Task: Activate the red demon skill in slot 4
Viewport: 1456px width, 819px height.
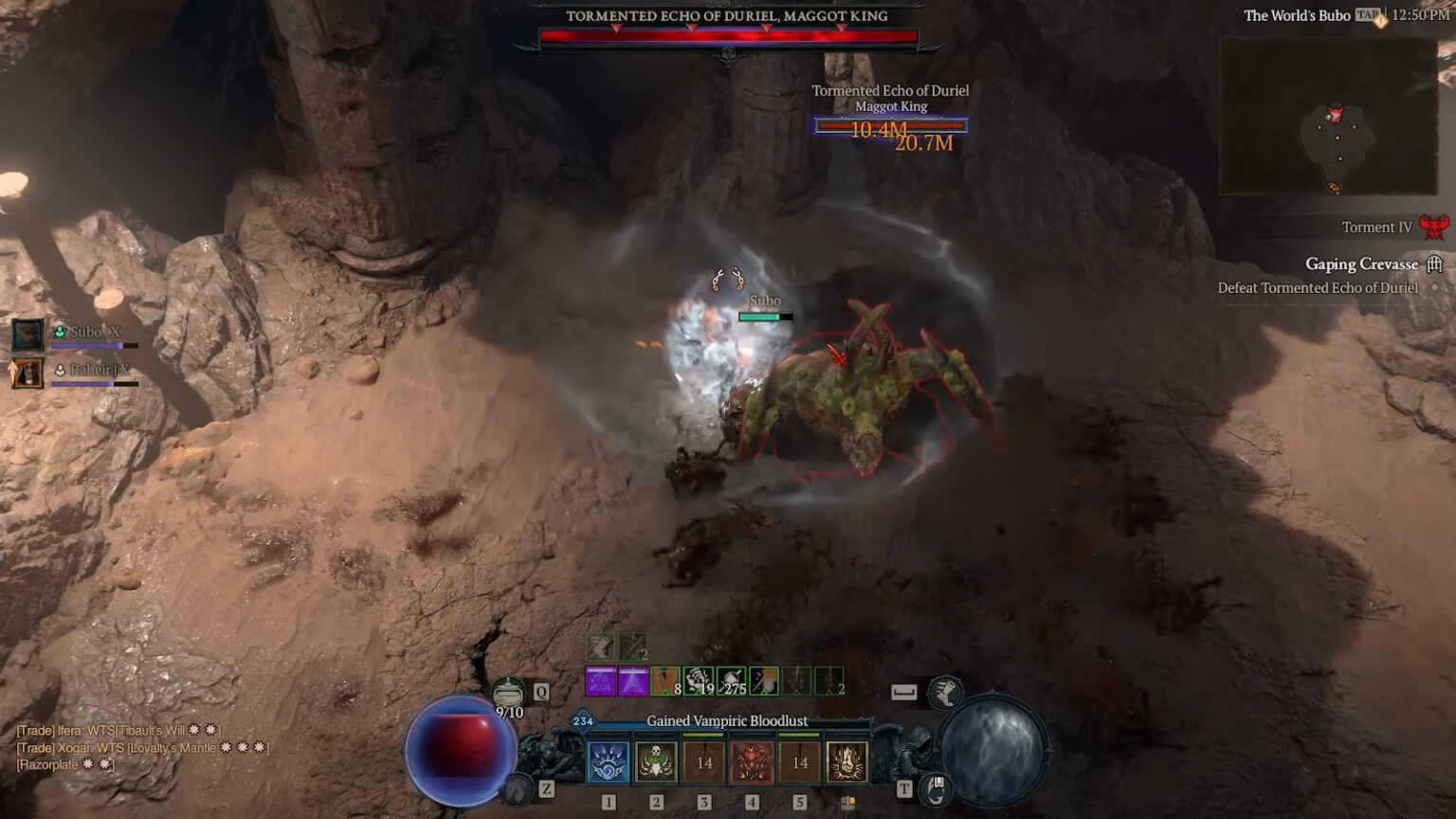Action: coord(752,763)
